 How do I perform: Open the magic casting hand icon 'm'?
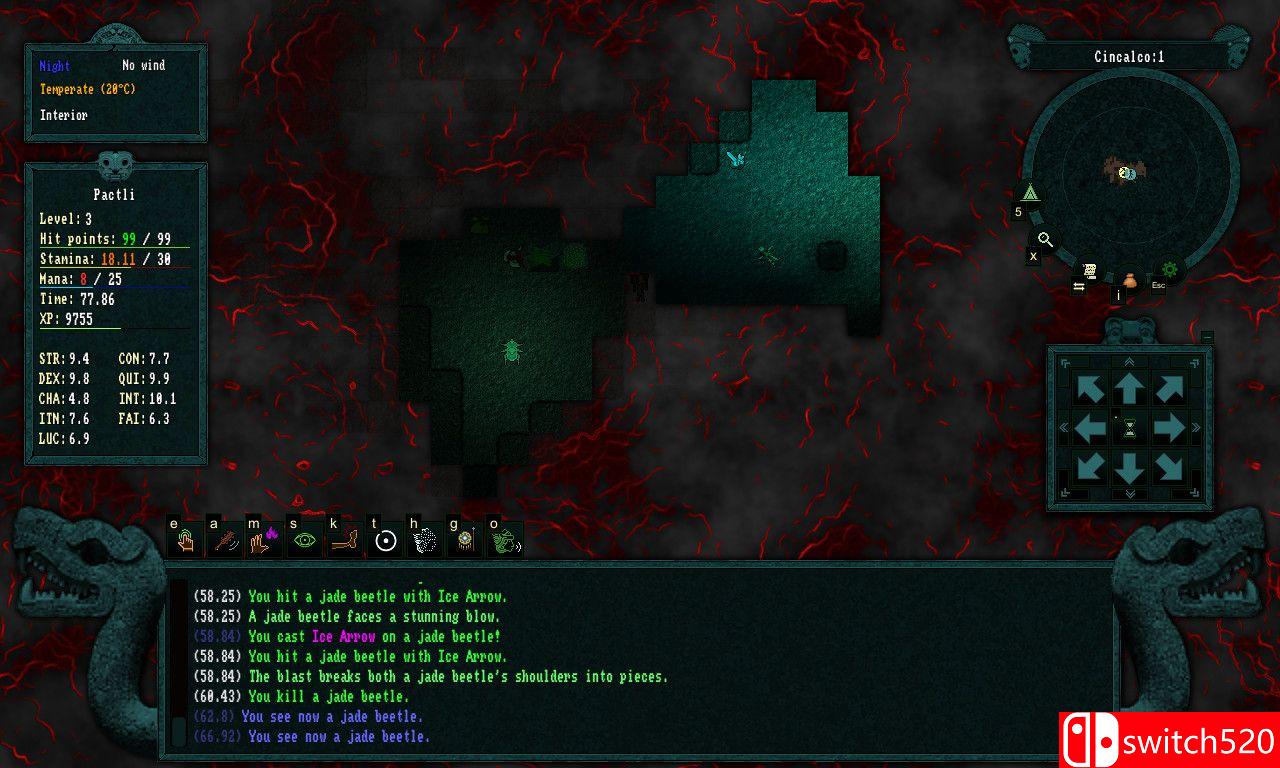[x=263, y=540]
